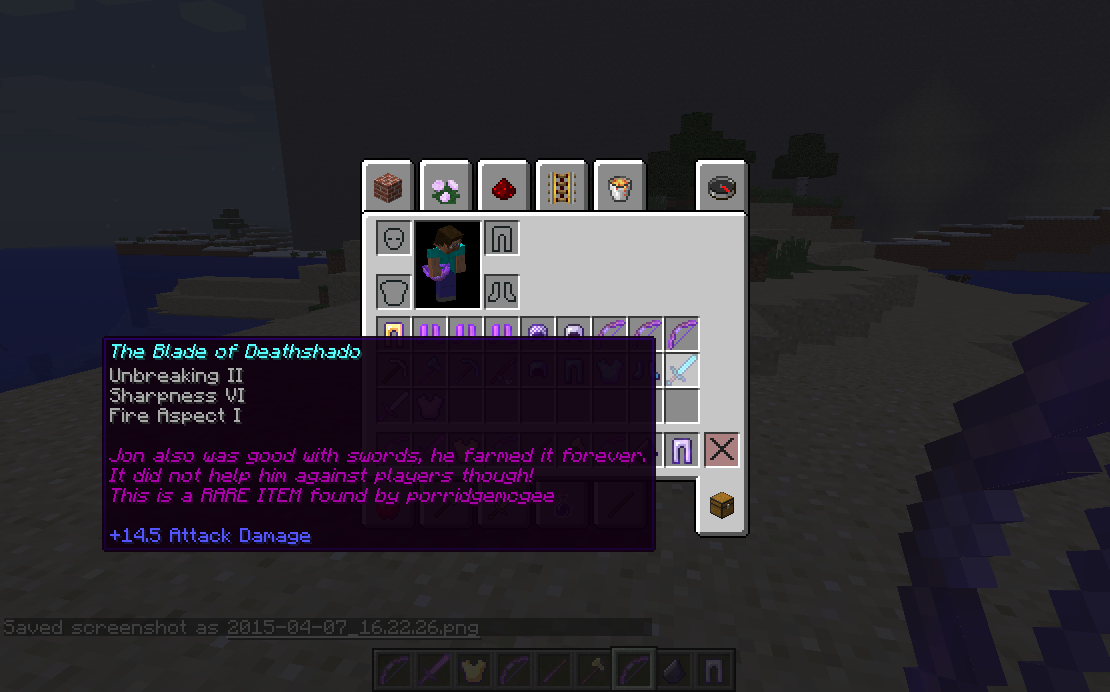Pick up the enchanted diamond sword

coord(682,370)
